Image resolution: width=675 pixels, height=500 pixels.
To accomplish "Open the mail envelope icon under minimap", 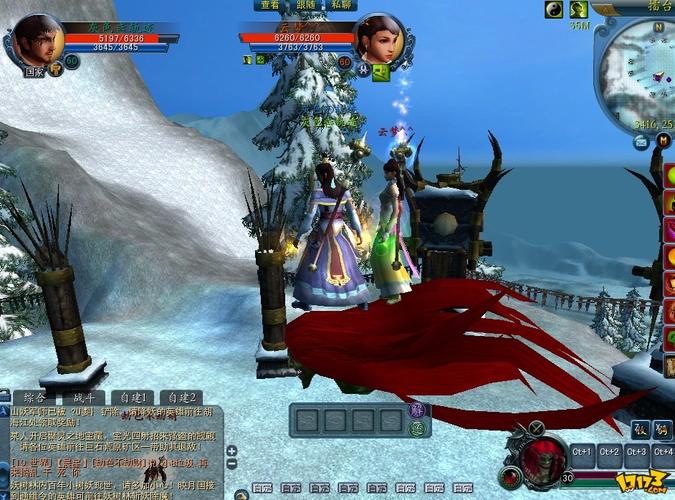I will pos(640,142).
